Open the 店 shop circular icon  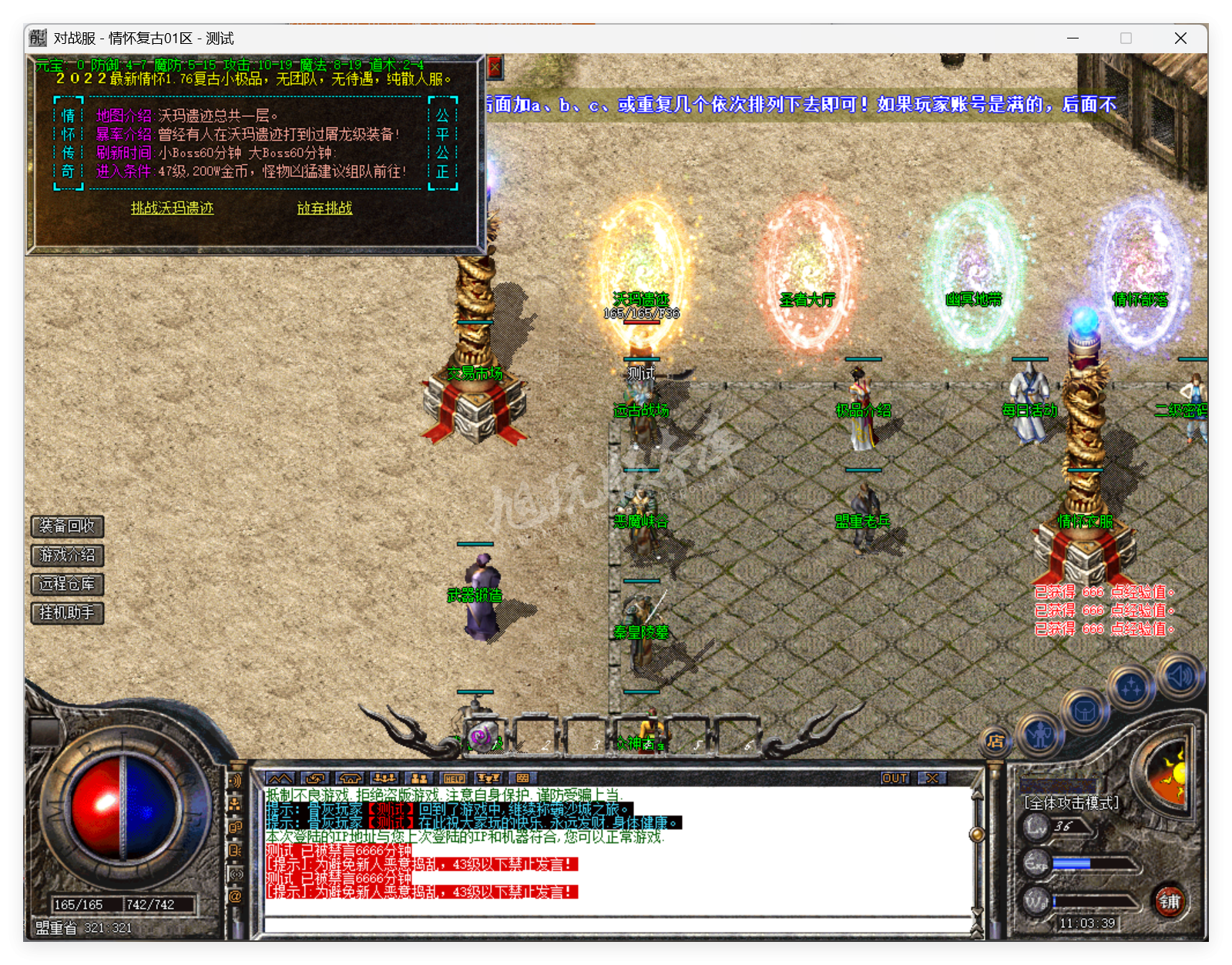pos(995,742)
